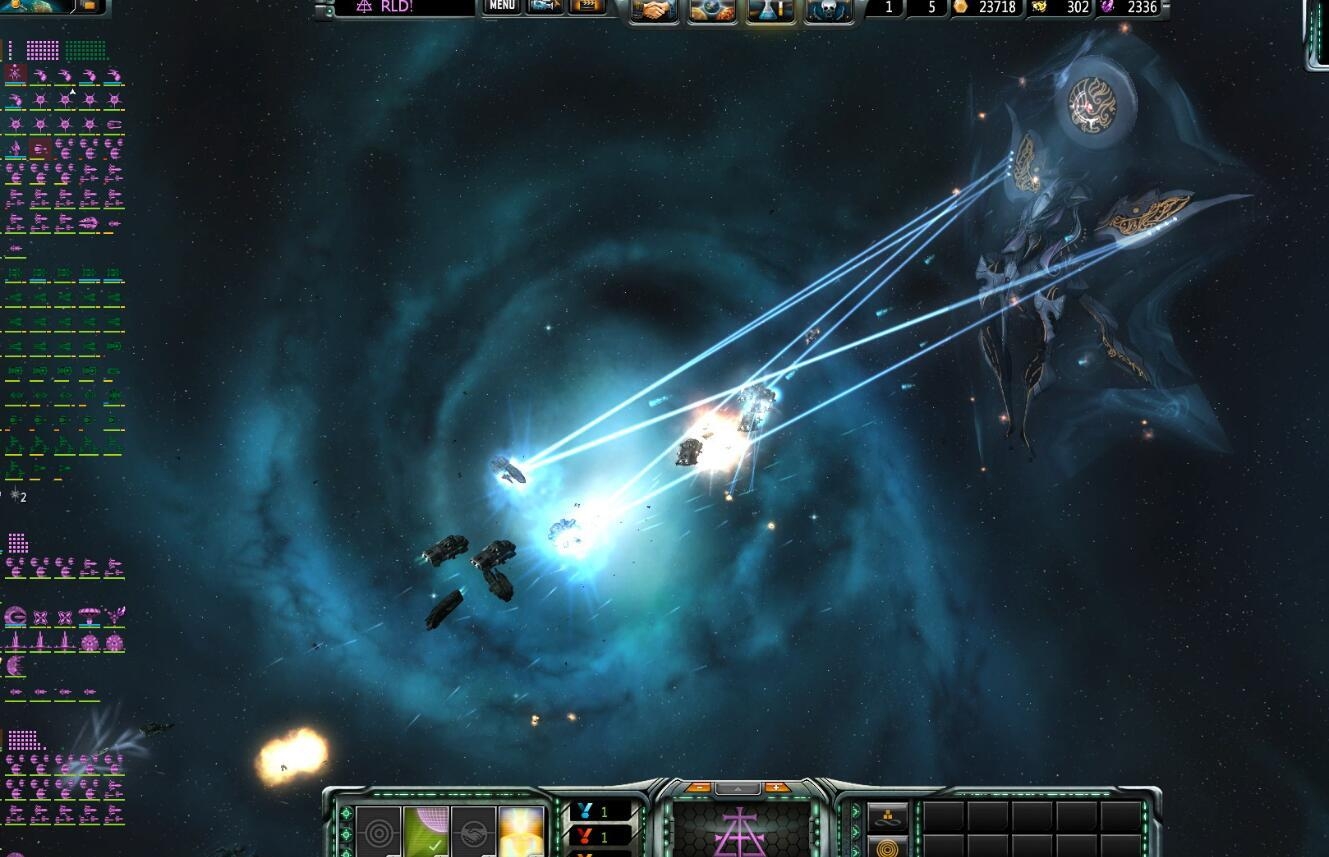Open the pirate skull screen
The height and width of the screenshot is (857, 1329).
[828, 11]
